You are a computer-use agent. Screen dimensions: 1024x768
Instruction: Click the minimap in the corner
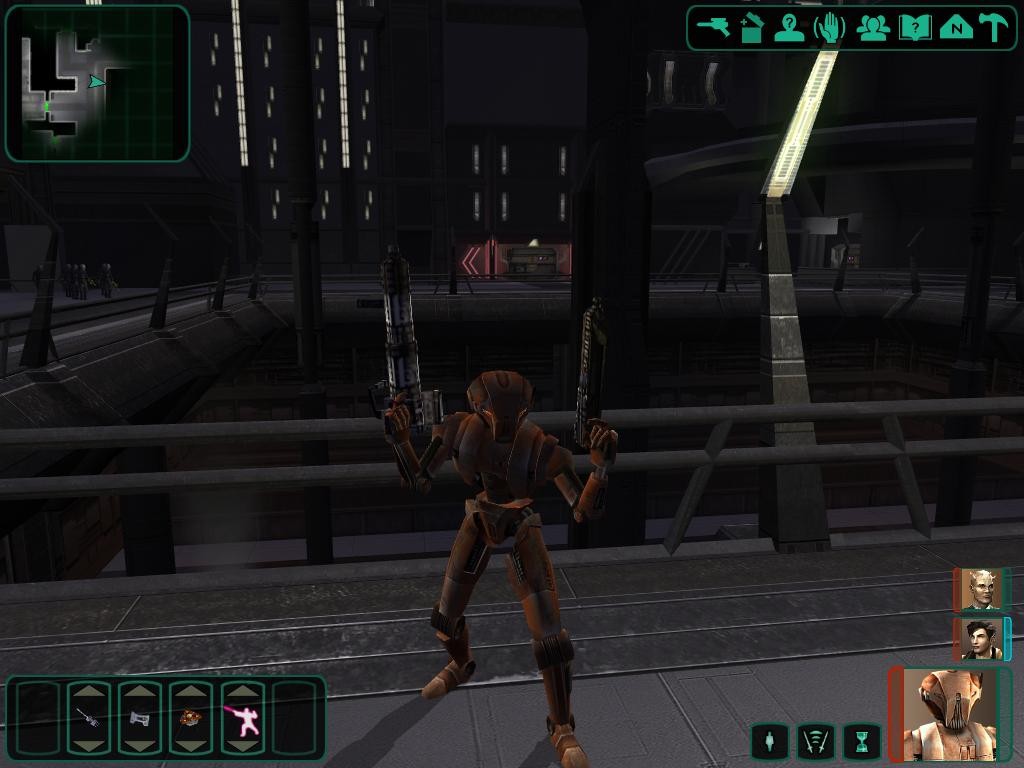pyautogui.click(x=97, y=83)
